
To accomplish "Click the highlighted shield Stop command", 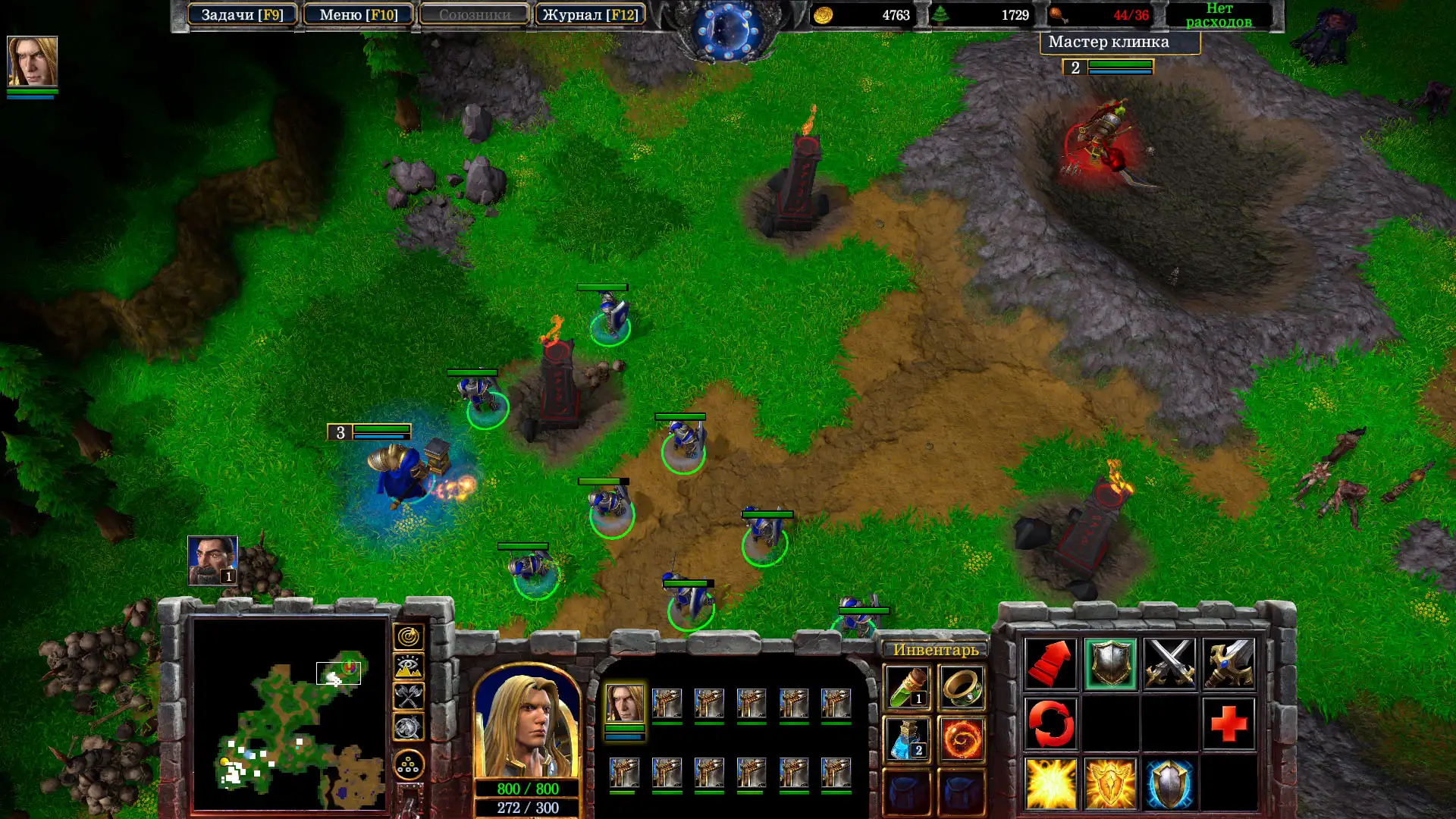I will (x=1110, y=664).
